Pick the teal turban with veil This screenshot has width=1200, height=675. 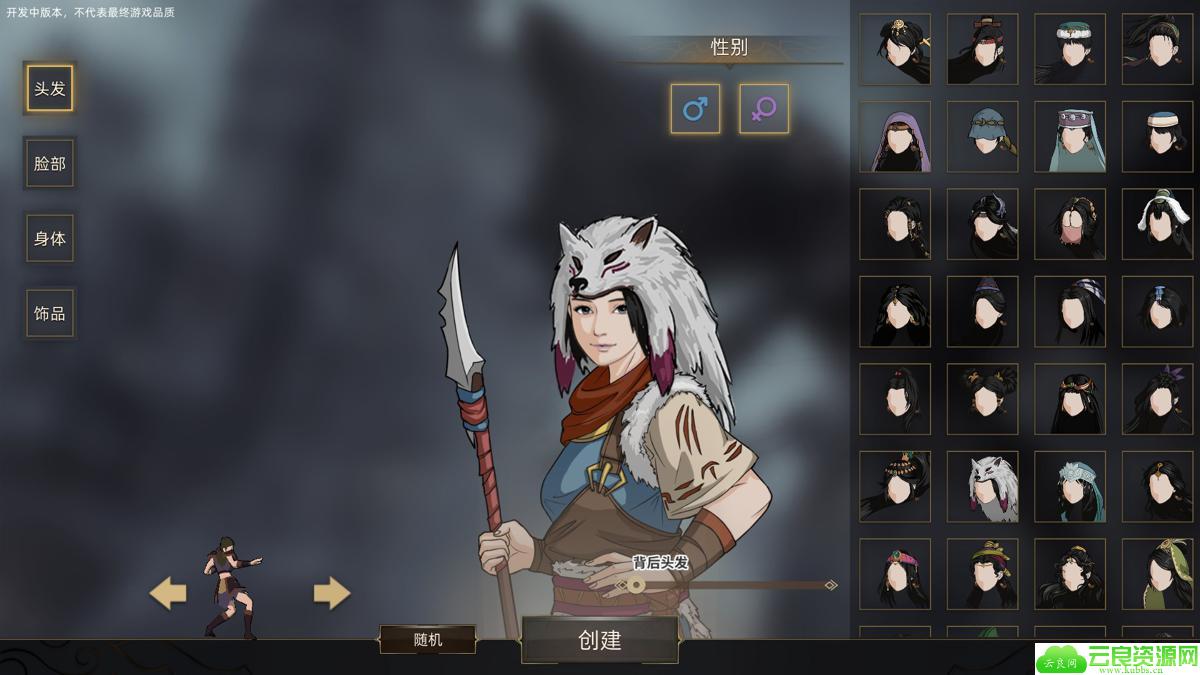click(x=1070, y=136)
